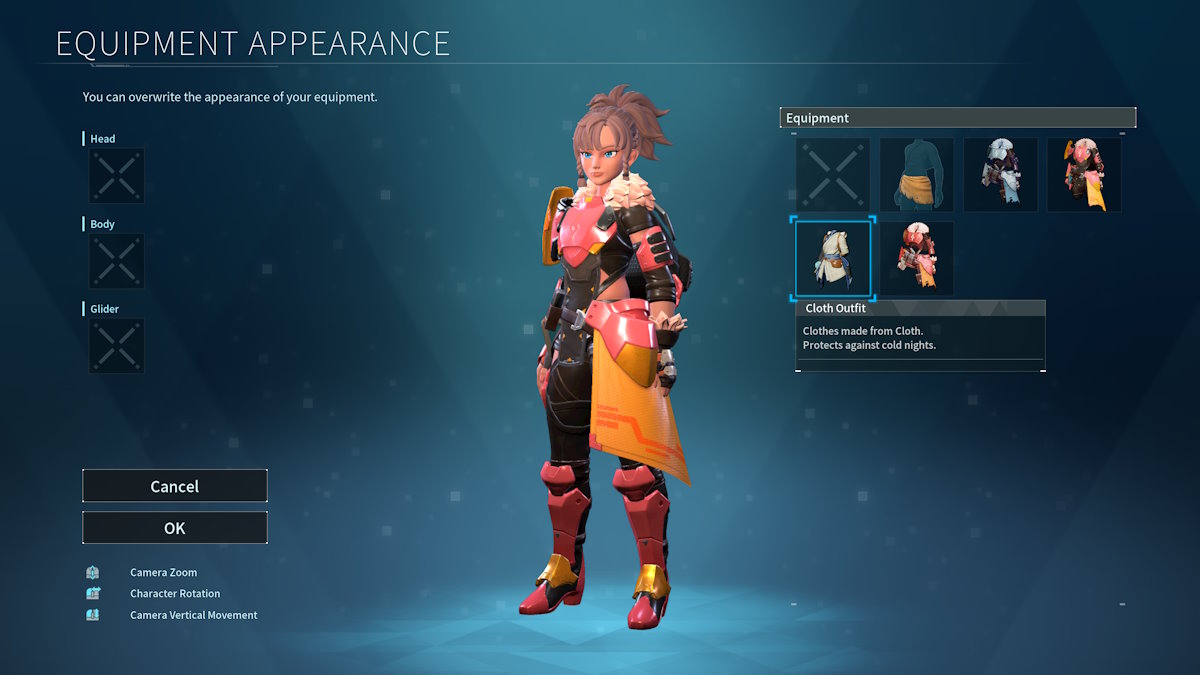Pick the tan loincloth outfit
The height and width of the screenshot is (675, 1200).
[916, 175]
